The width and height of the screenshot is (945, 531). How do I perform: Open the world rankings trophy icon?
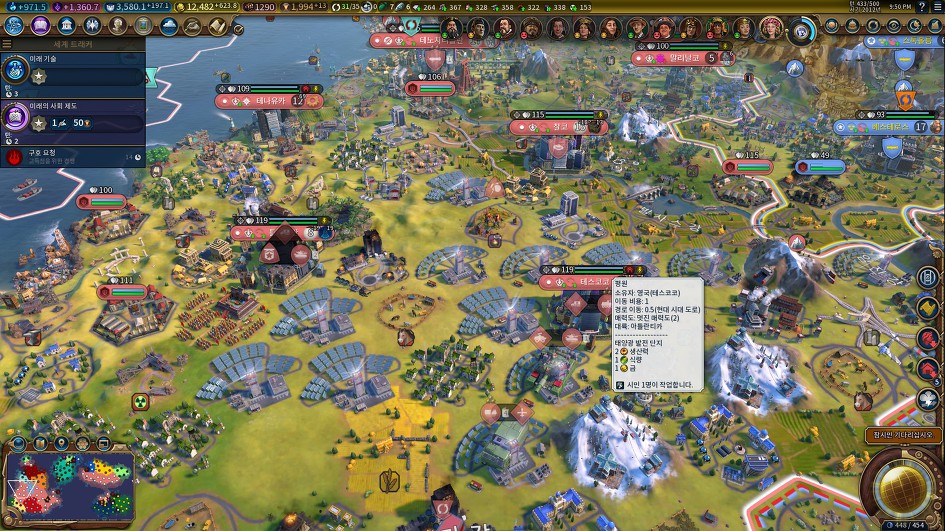[x=852, y=26]
